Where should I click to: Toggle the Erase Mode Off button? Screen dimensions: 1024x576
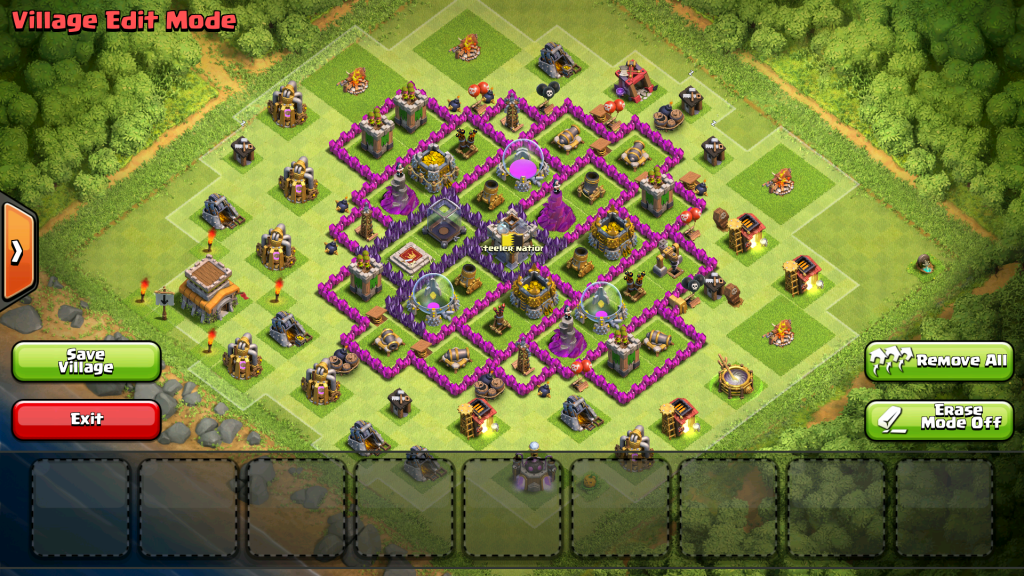point(939,420)
